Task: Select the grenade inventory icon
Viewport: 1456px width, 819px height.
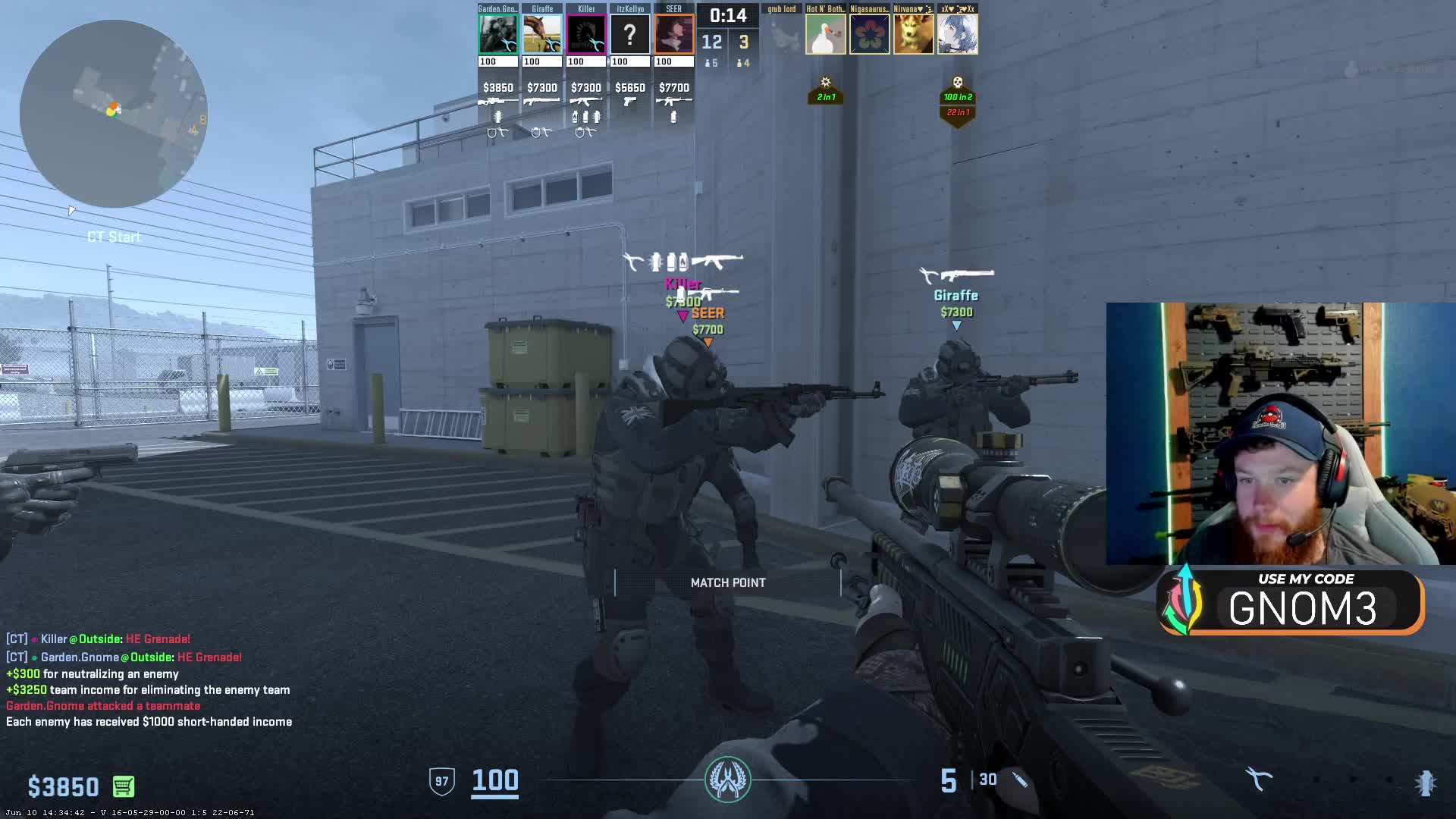Action: (x=1426, y=783)
